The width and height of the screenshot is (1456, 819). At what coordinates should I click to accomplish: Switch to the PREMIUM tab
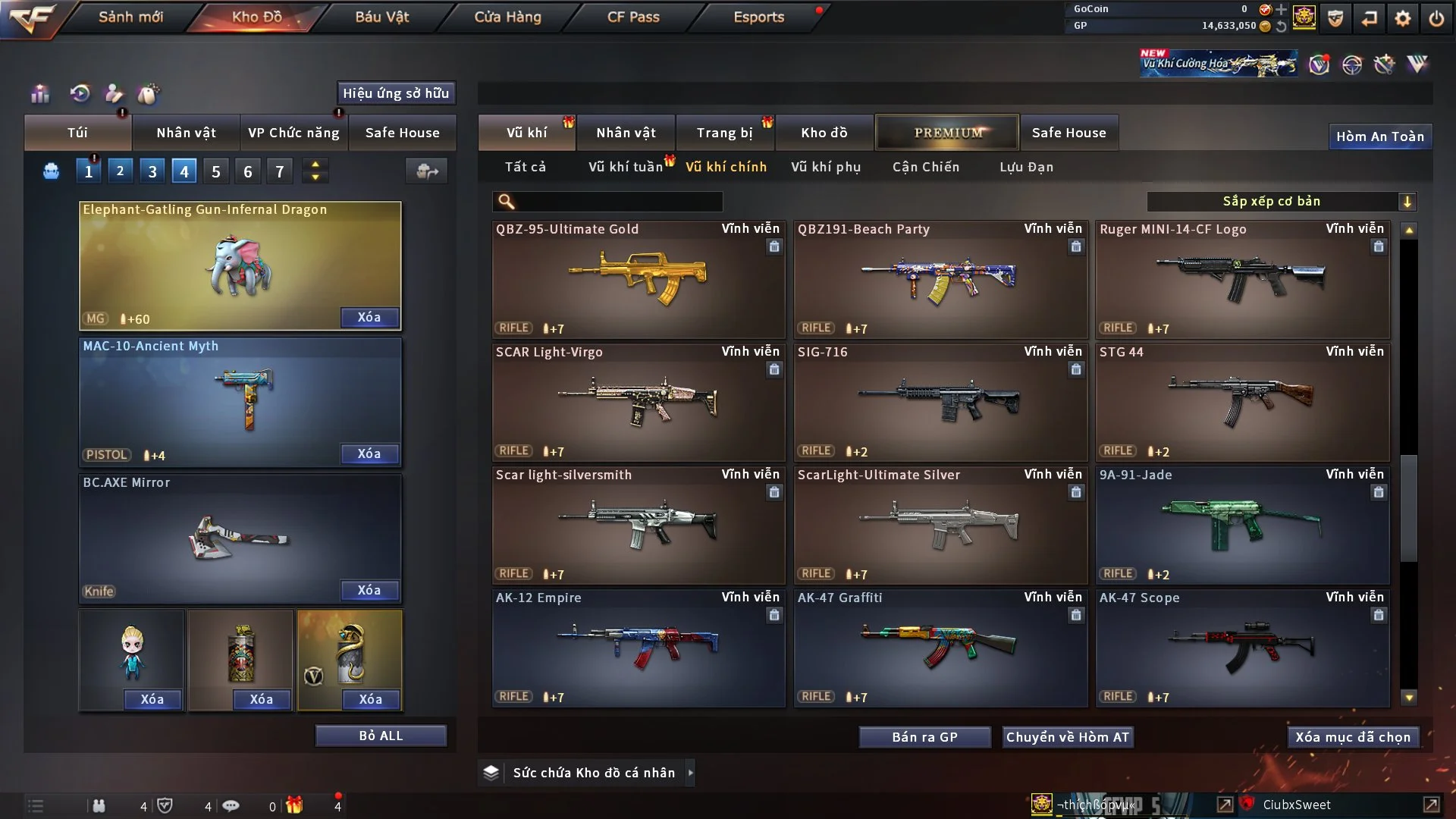(947, 133)
